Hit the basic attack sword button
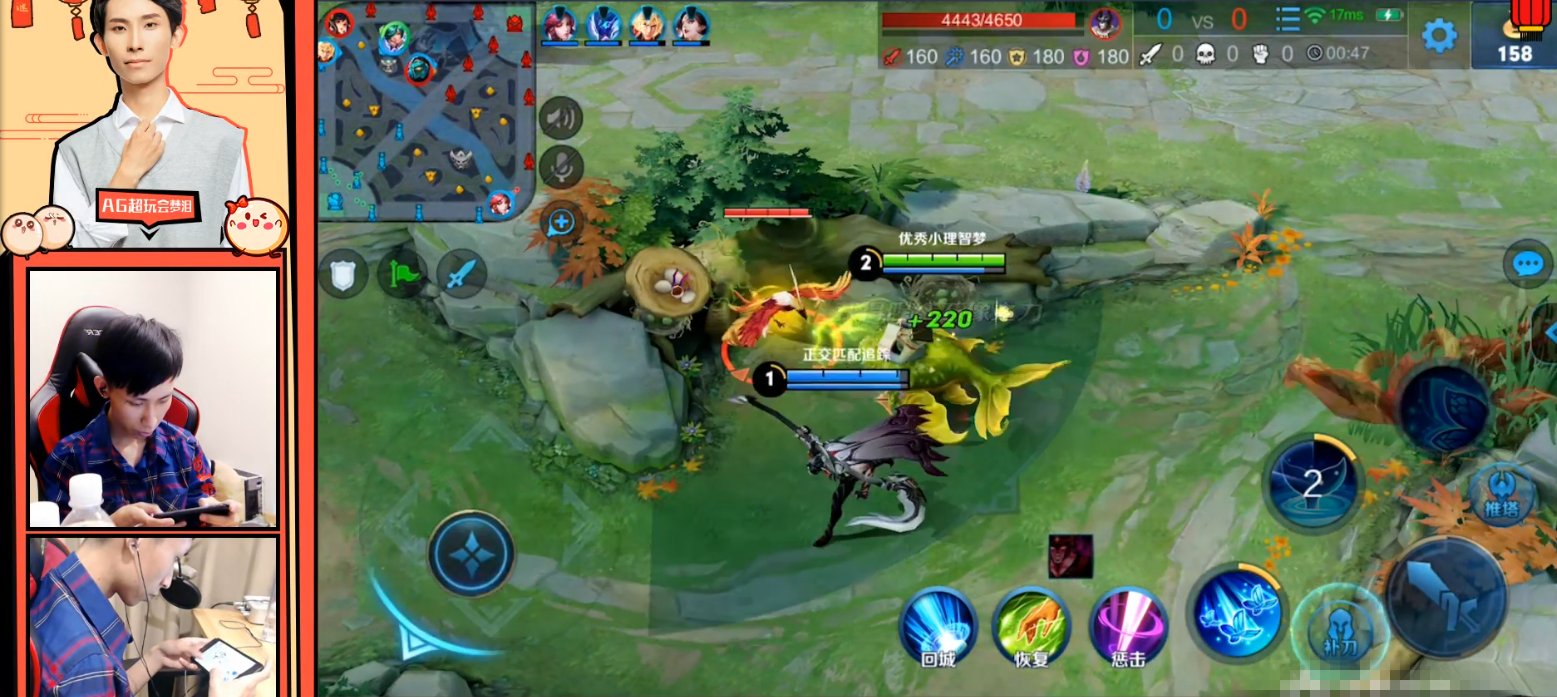This screenshot has width=1557, height=697. coord(1445,597)
